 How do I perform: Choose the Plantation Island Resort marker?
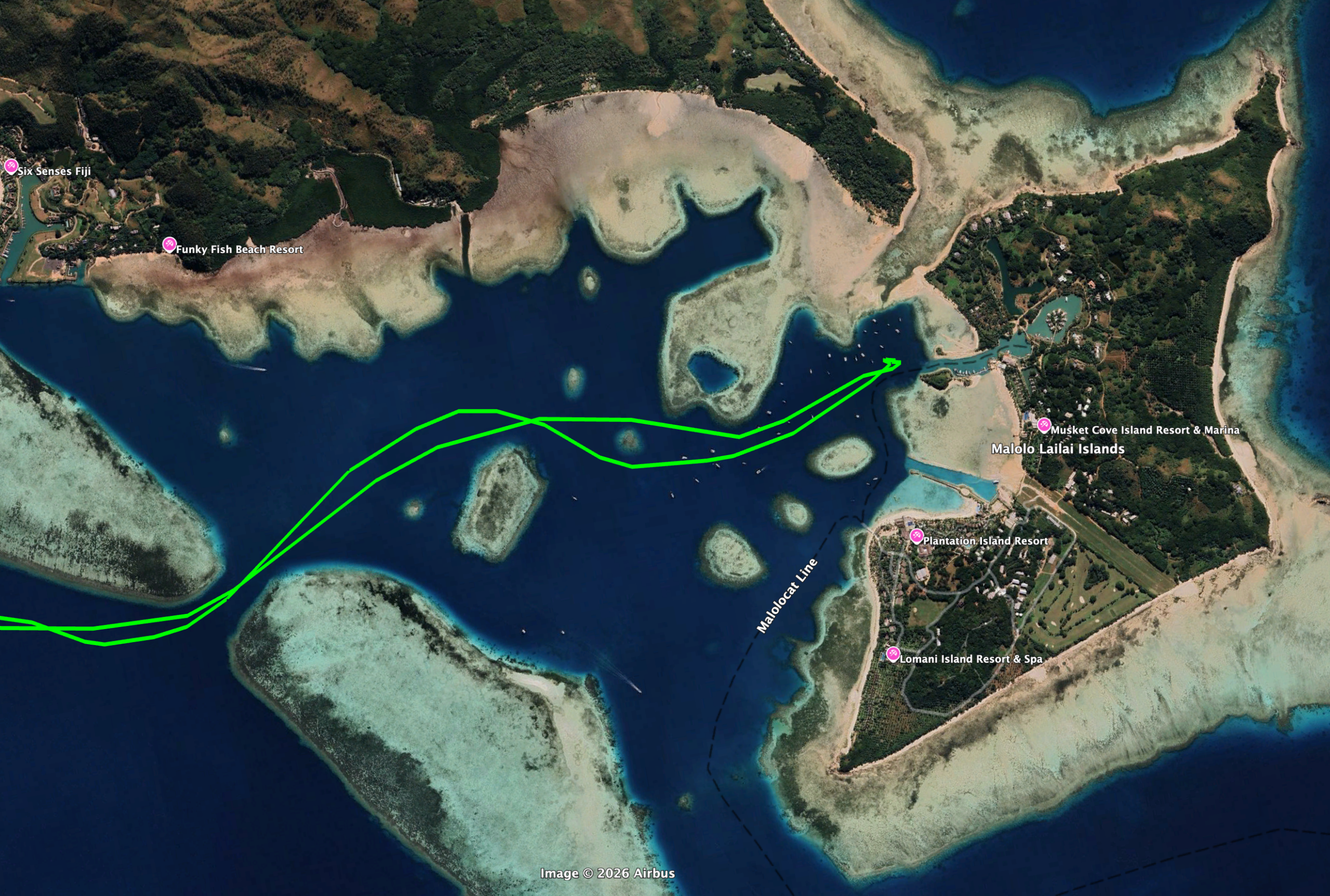click(x=916, y=536)
